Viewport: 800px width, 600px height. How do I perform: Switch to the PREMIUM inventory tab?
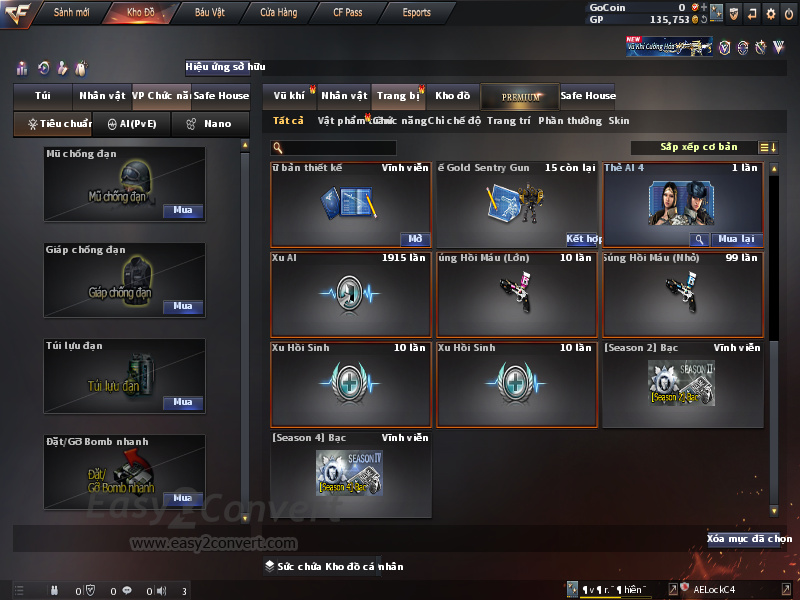(x=520, y=96)
